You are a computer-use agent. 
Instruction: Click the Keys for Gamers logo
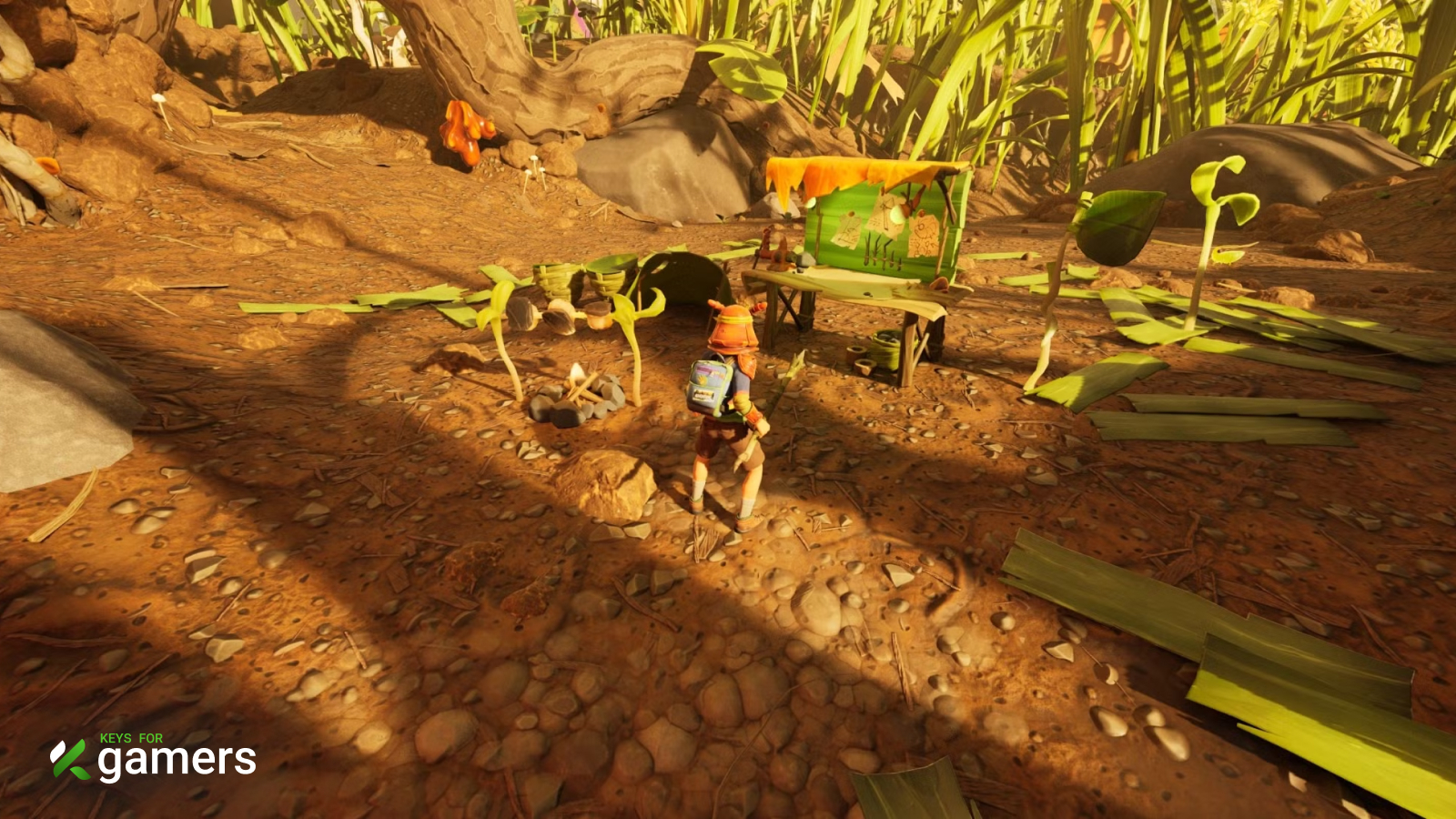[153, 758]
